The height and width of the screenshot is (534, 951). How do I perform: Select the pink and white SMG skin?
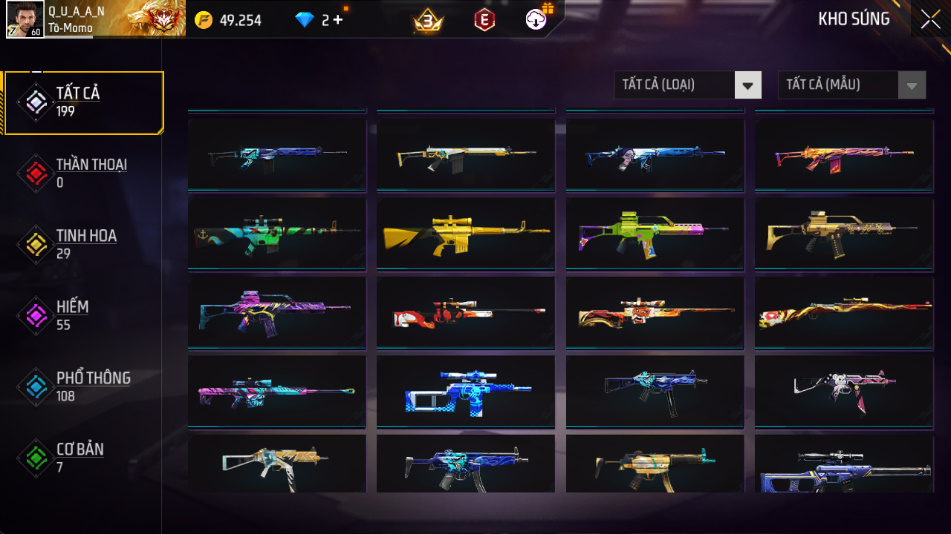pos(843,389)
